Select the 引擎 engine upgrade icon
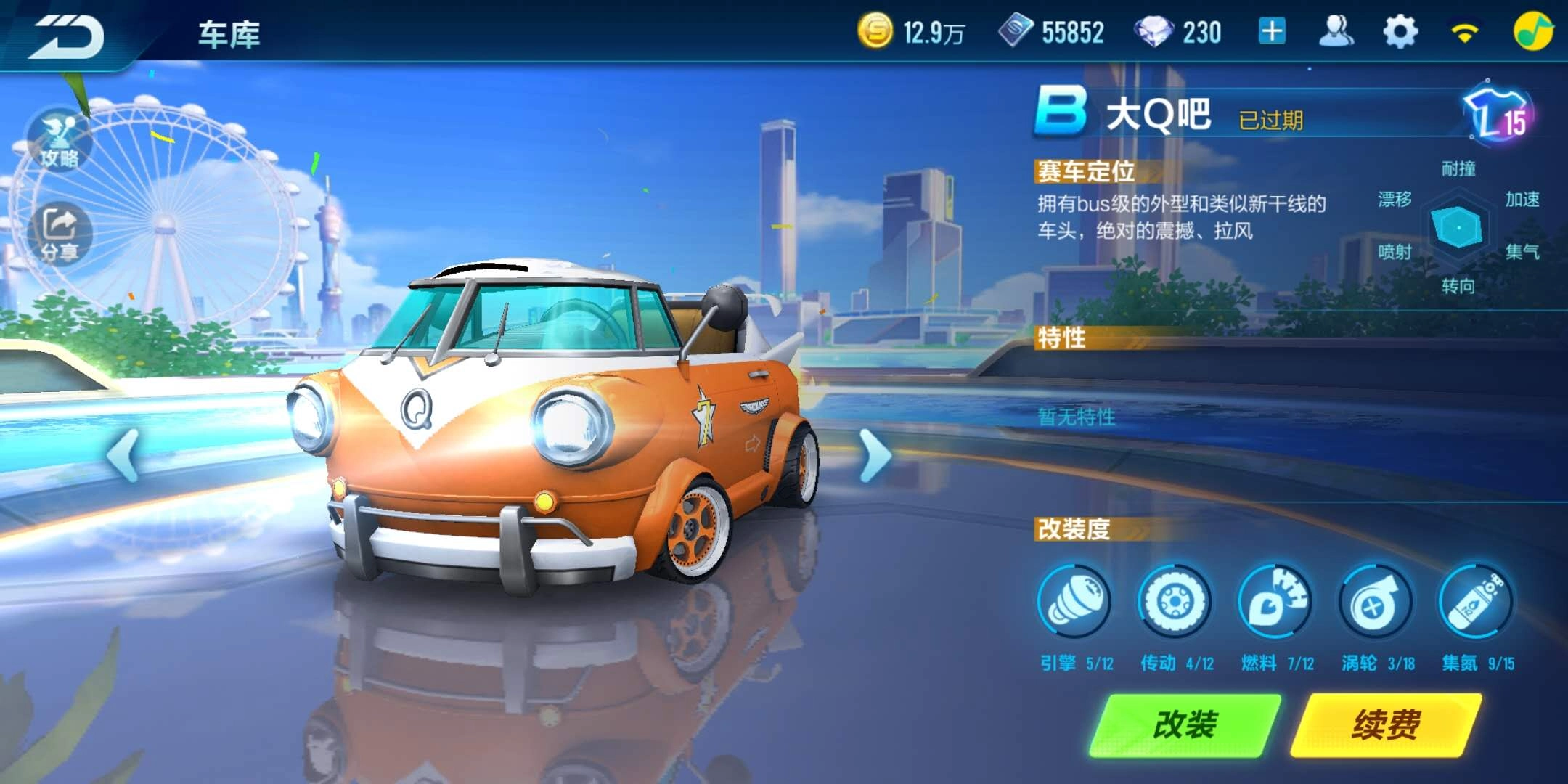Image resolution: width=1568 pixels, height=784 pixels. coord(1074,603)
